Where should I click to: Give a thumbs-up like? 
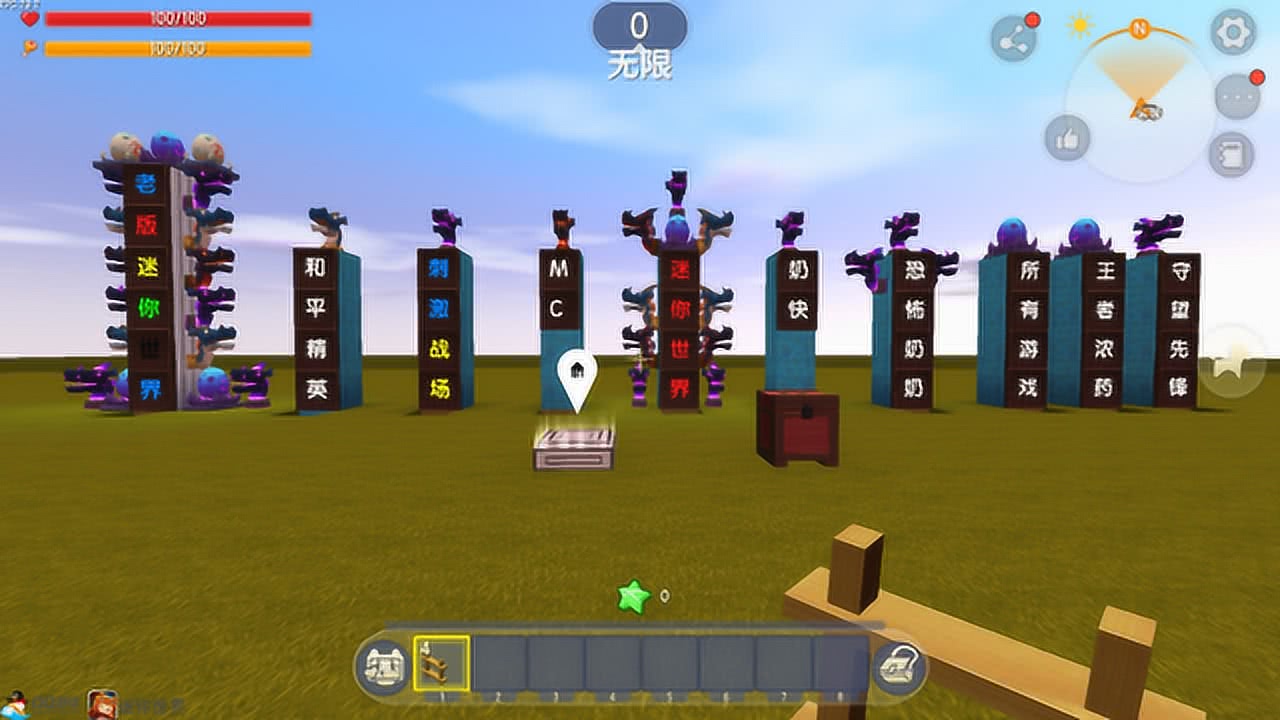pos(1067,138)
